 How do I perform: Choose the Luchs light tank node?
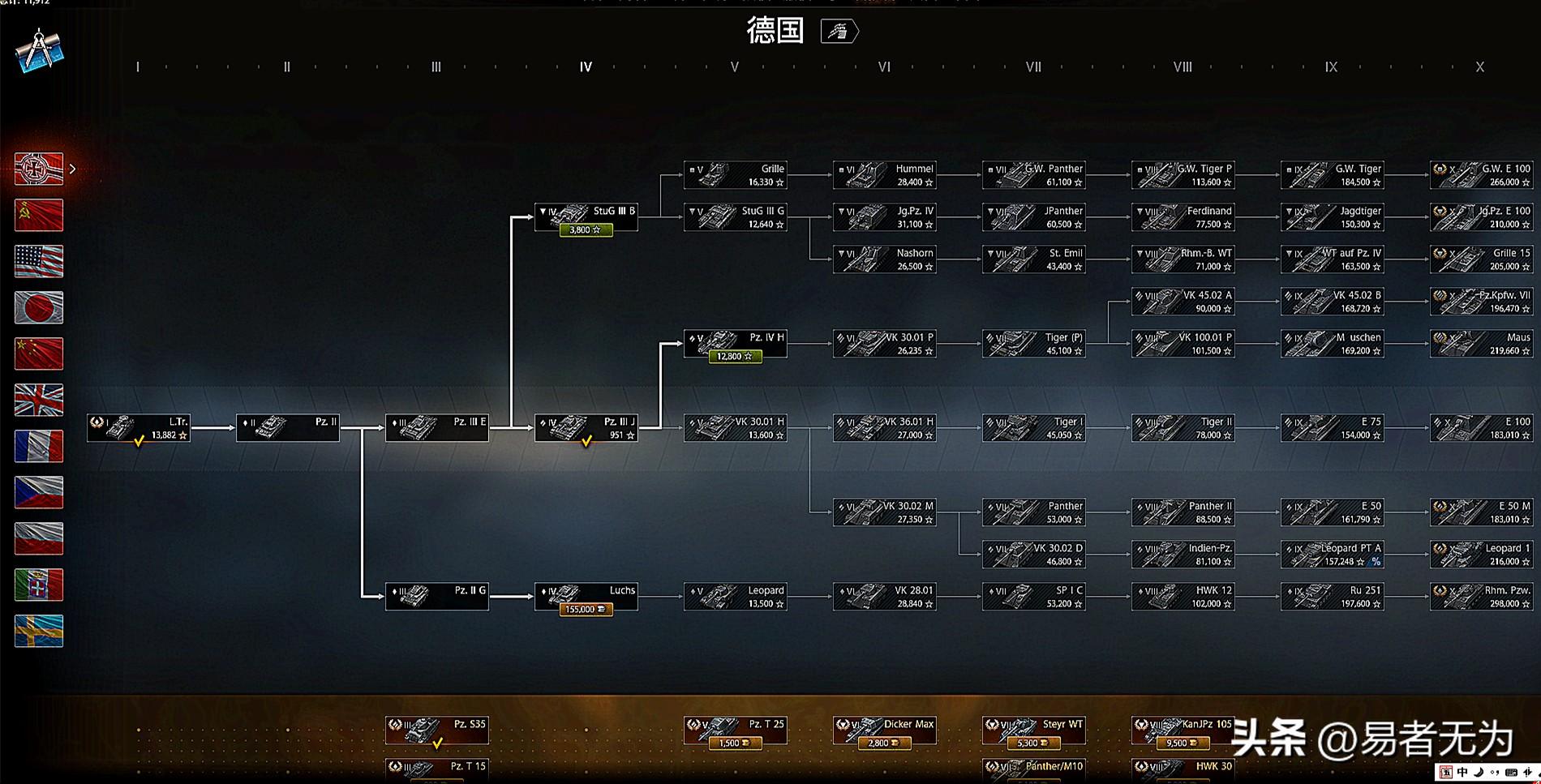coord(586,597)
